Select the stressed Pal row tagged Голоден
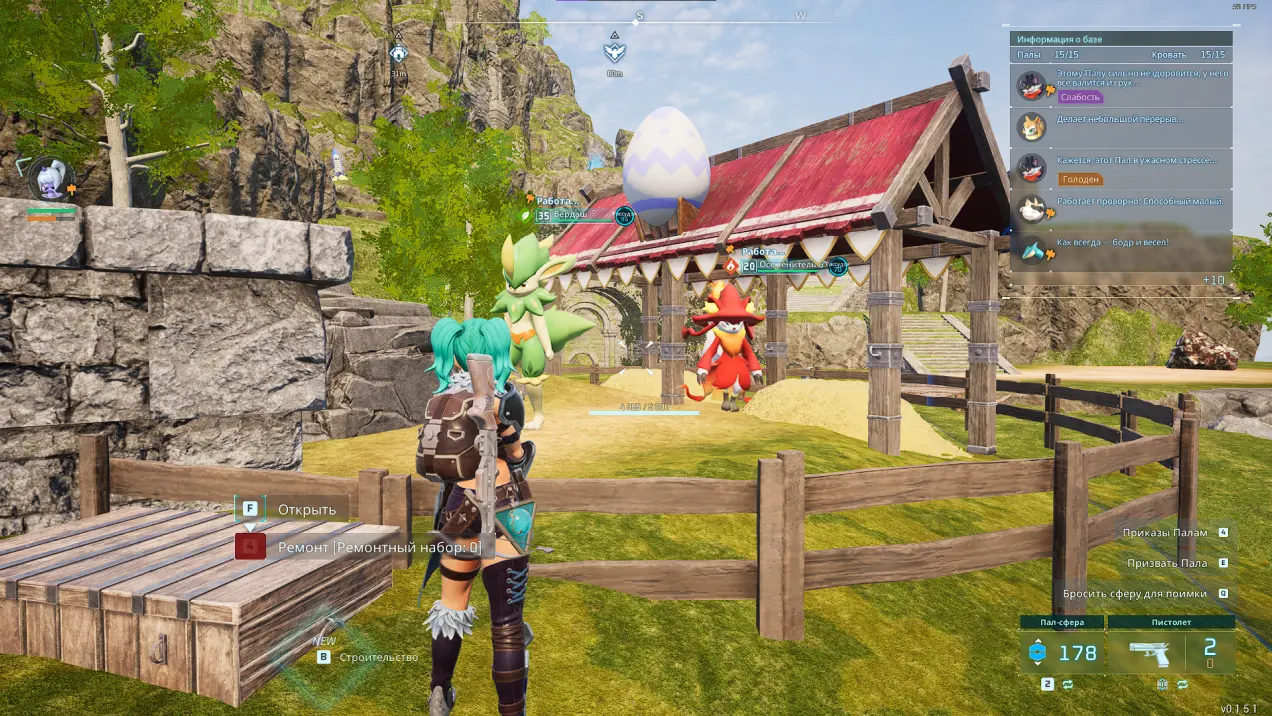 (x=1120, y=168)
